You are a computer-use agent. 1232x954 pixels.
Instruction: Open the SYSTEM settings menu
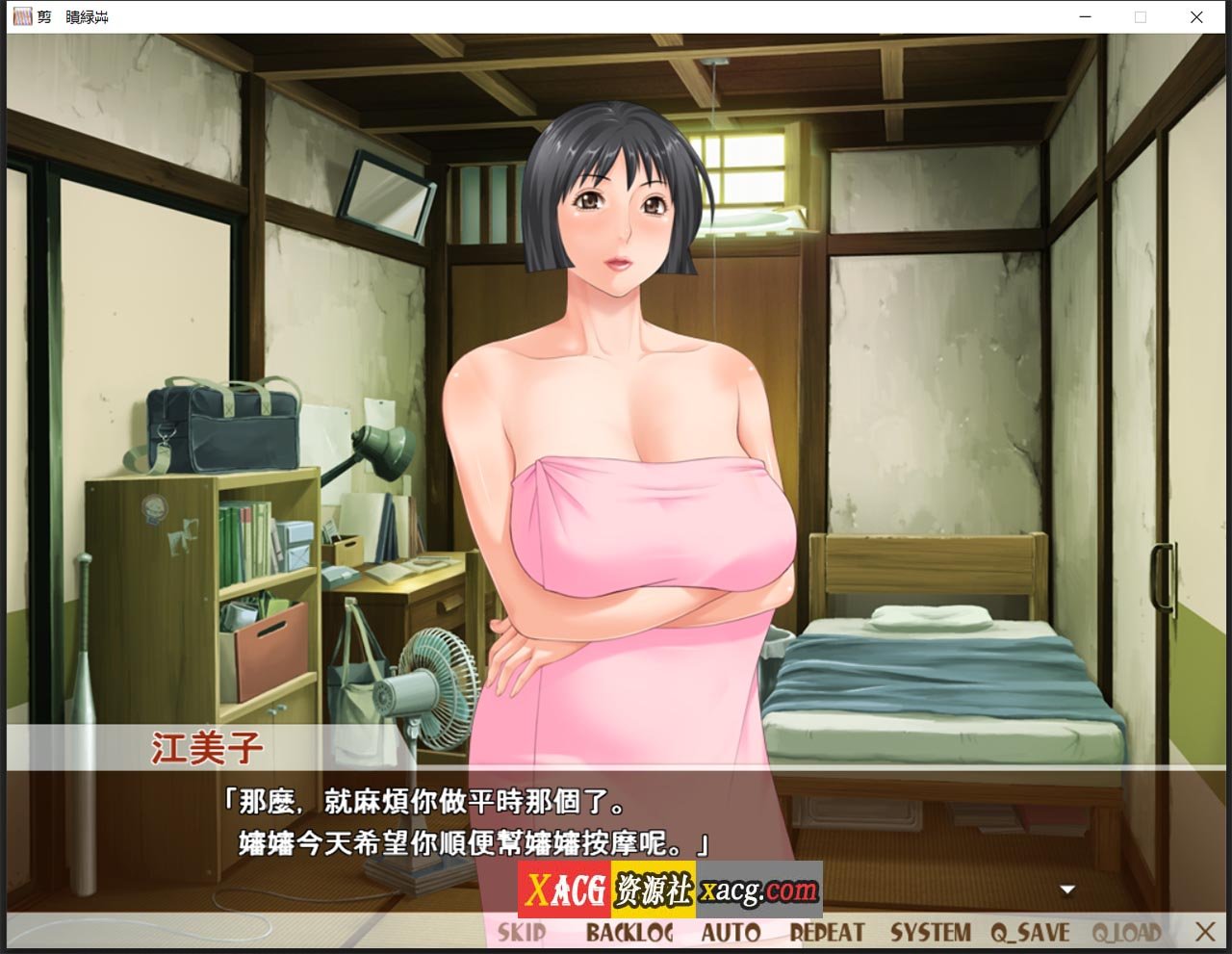coord(930,930)
